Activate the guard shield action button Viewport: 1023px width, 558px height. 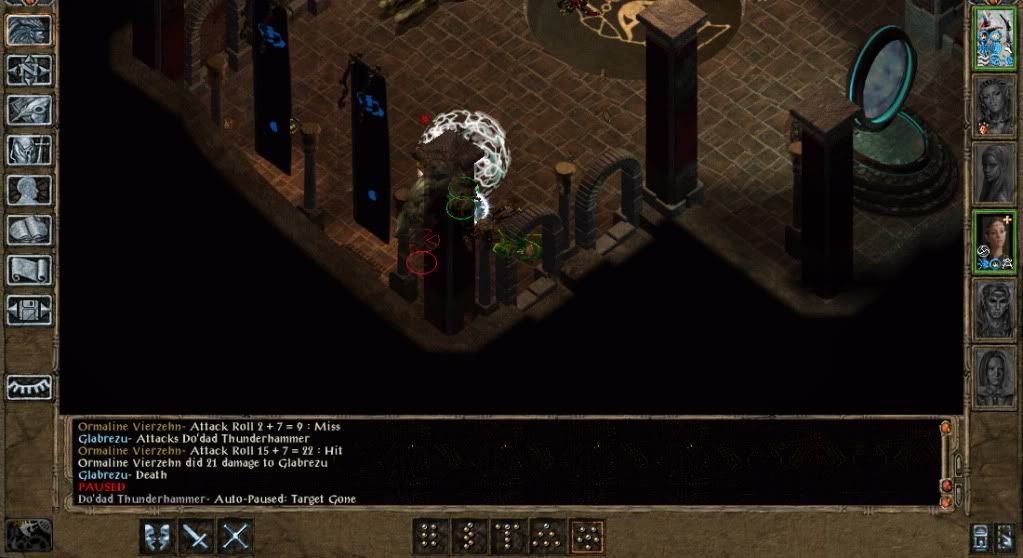click(157, 536)
